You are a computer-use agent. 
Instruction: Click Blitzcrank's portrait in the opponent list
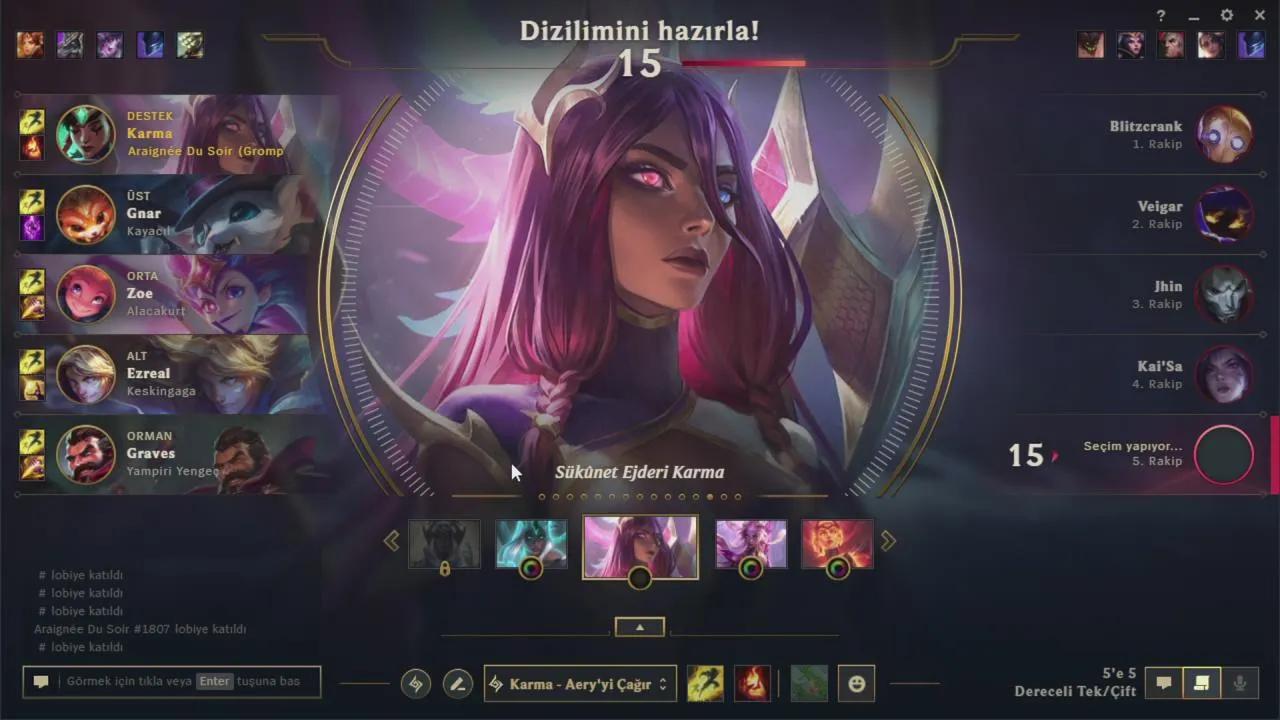1224,133
